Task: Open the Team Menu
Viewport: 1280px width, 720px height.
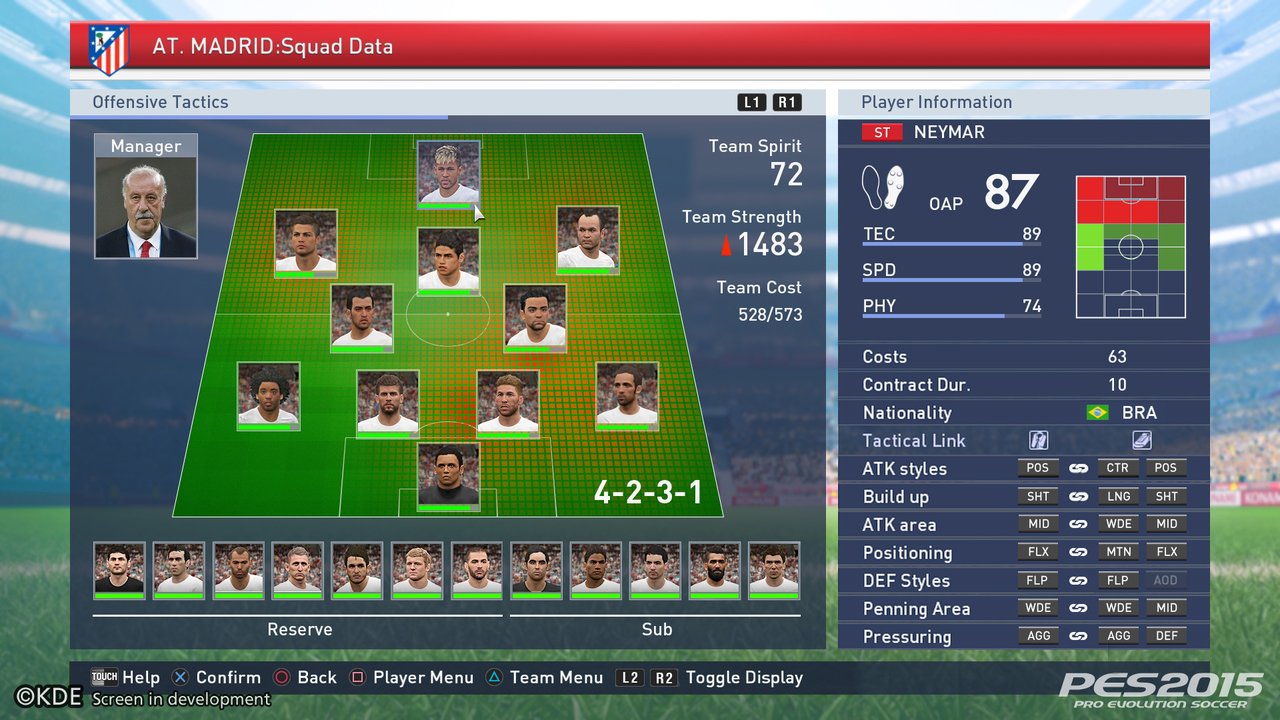Action: [545, 677]
